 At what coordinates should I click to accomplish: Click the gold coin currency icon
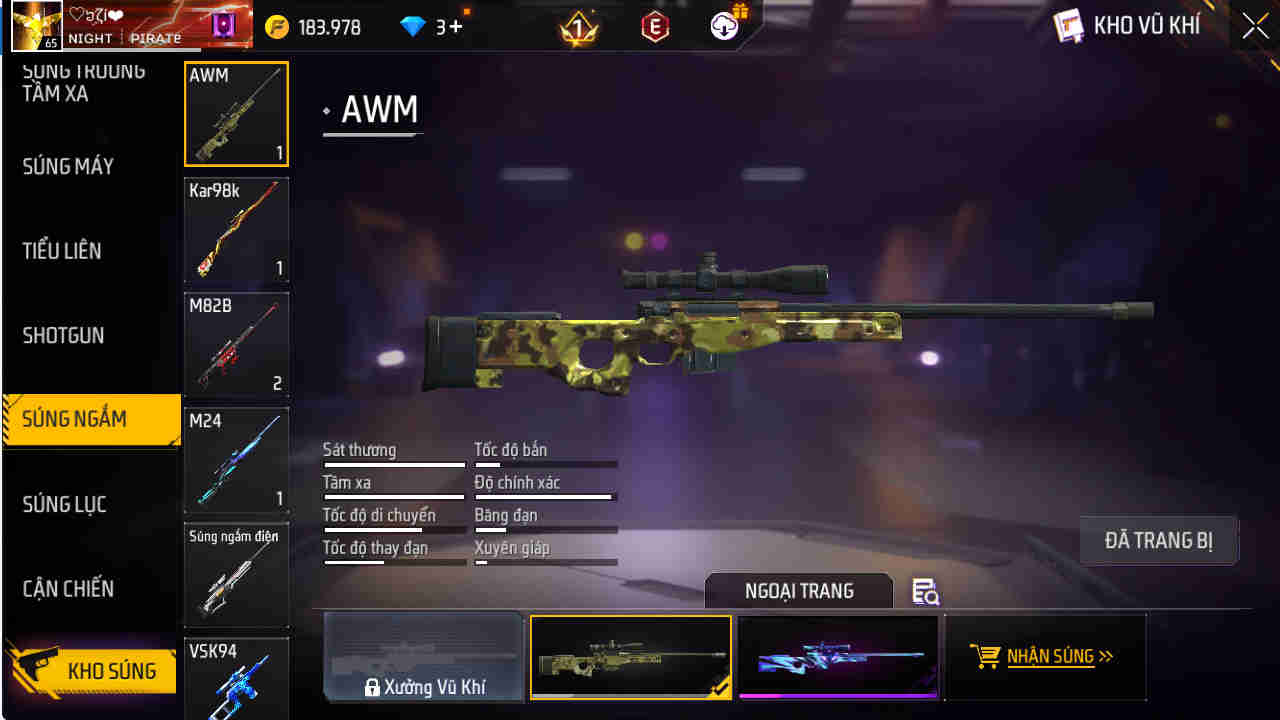[x=278, y=27]
